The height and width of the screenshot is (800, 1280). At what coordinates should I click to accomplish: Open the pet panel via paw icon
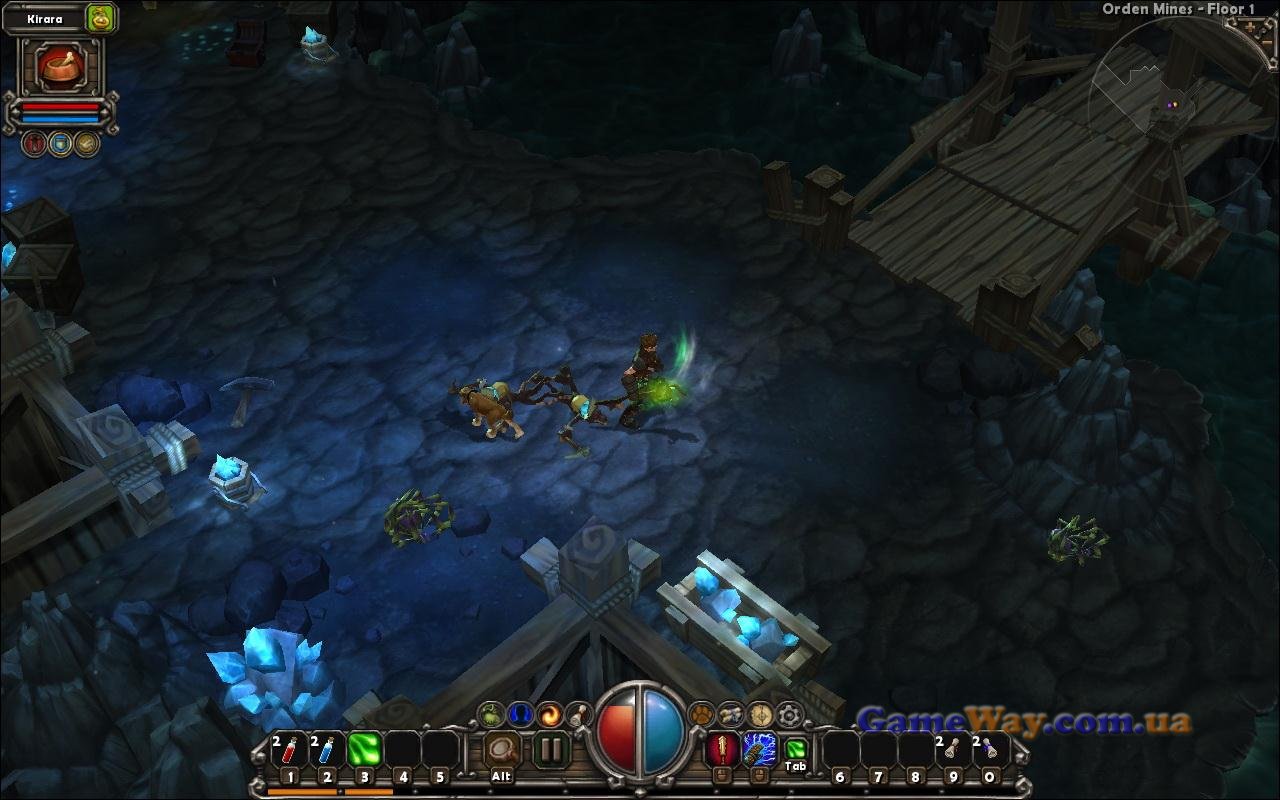[x=703, y=714]
